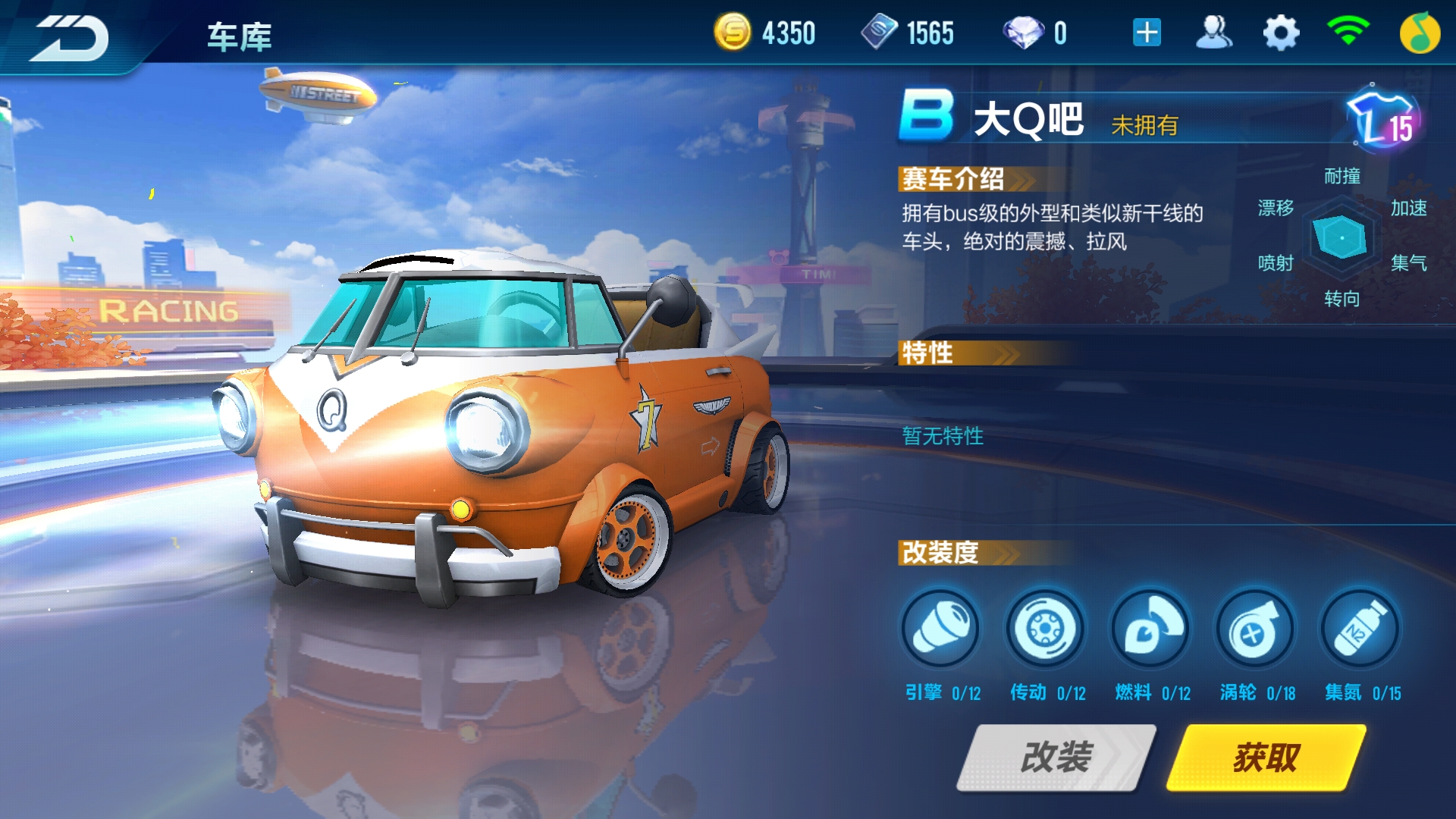This screenshot has width=1456, height=819.
Task: Add currency with the blue plus button
Action: pos(1147,33)
